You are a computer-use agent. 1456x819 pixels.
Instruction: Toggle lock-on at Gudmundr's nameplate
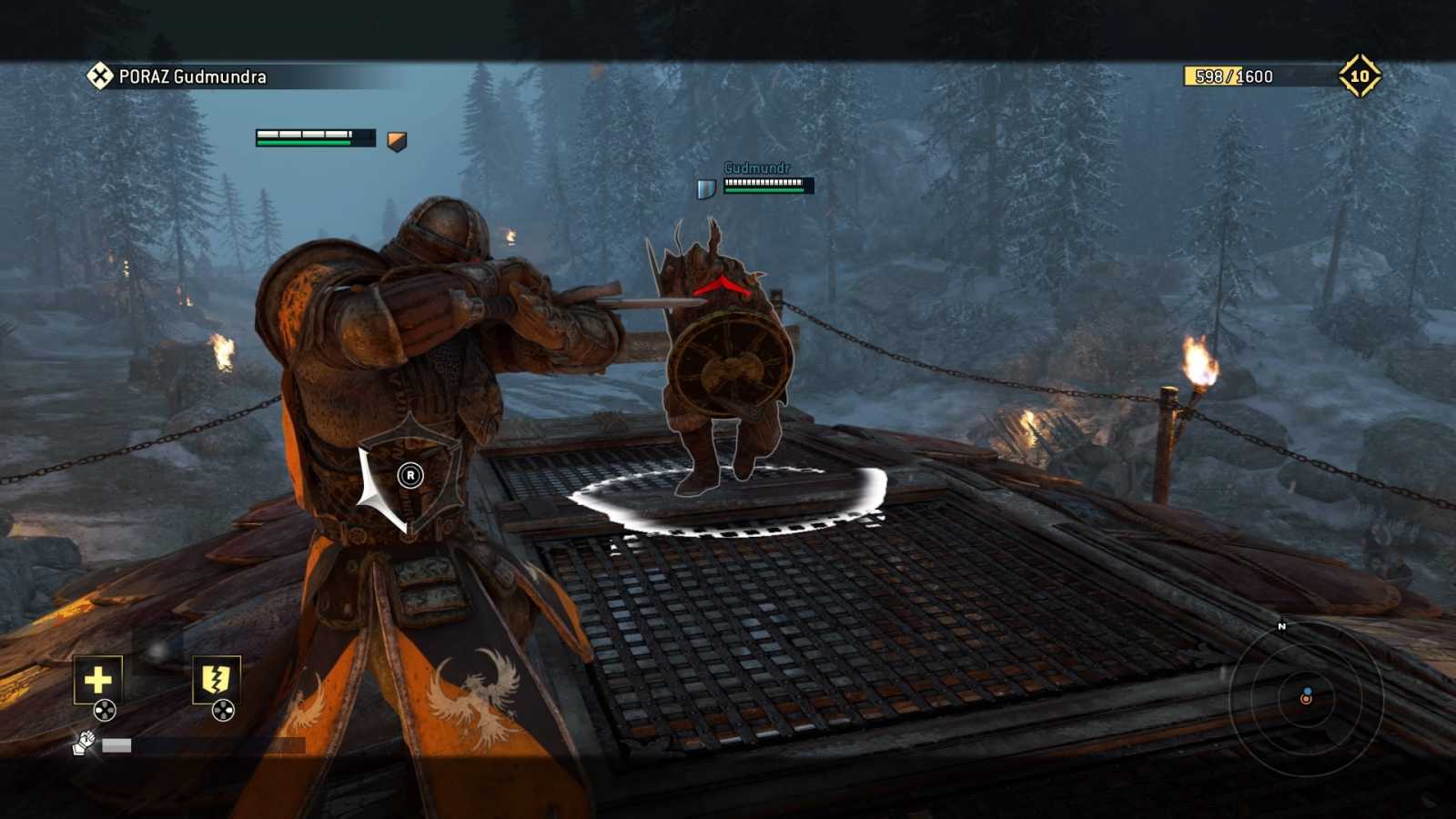click(757, 169)
